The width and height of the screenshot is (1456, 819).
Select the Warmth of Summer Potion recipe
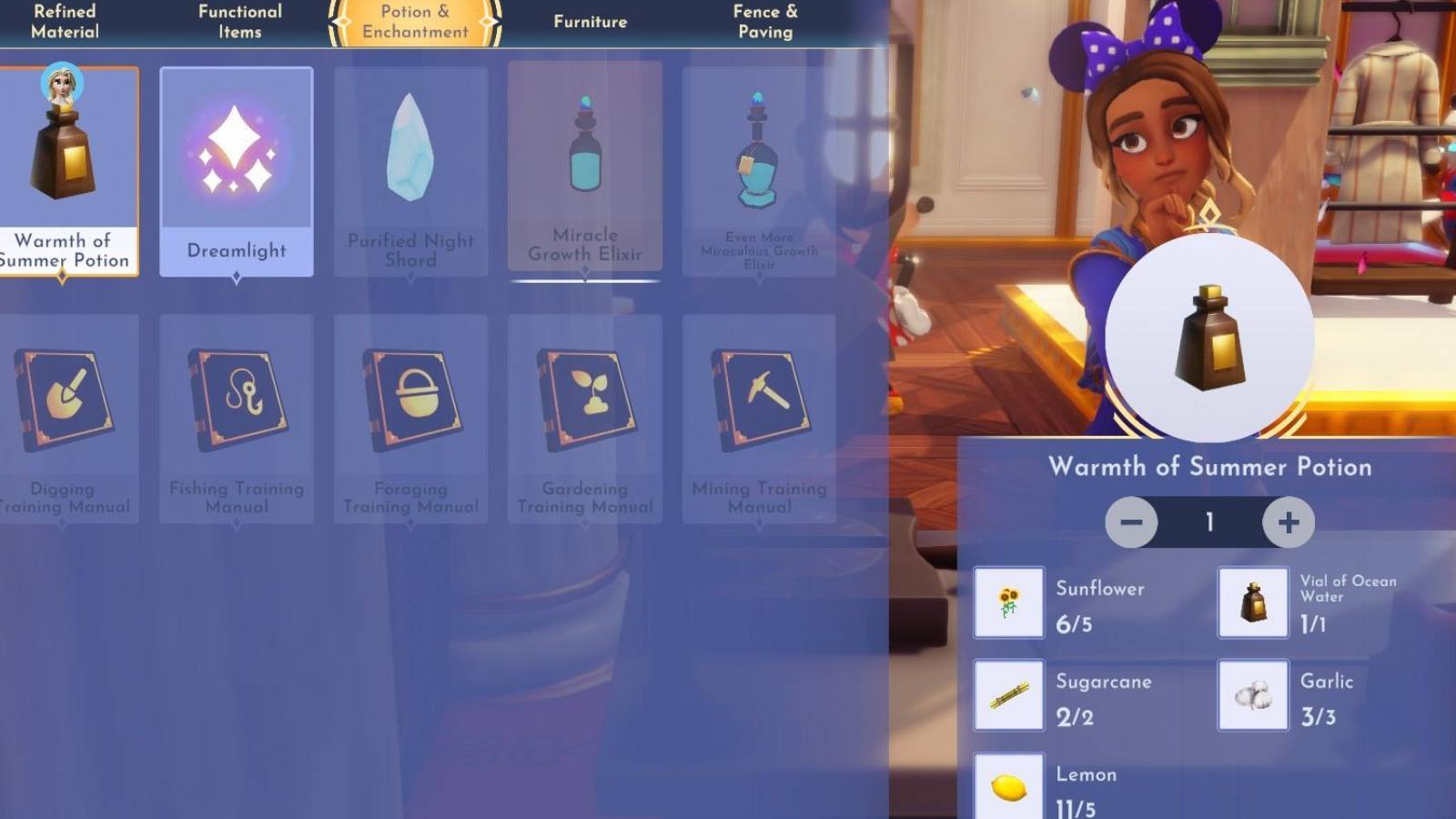tap(68, 168)
